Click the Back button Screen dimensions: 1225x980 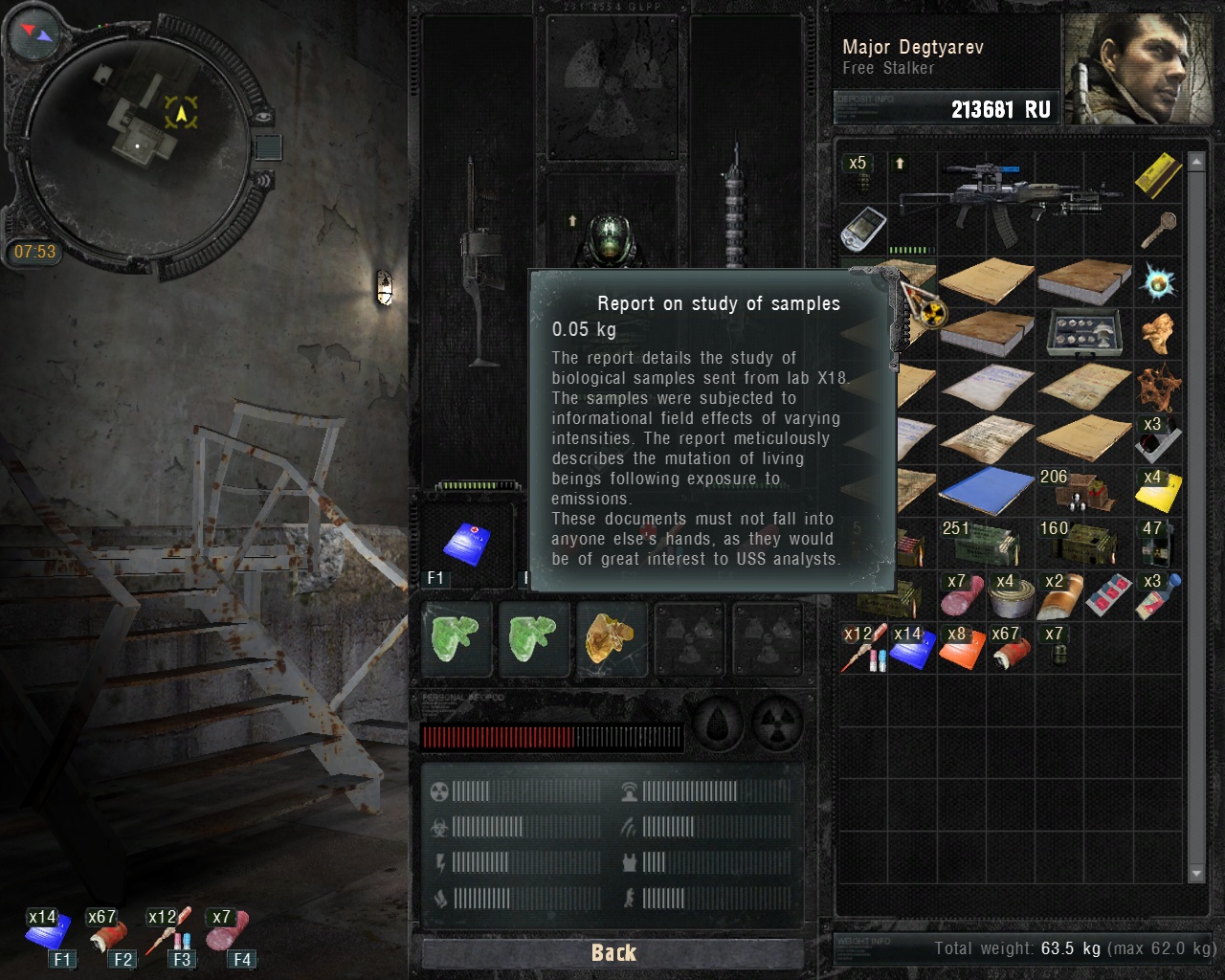pos(612,952)
